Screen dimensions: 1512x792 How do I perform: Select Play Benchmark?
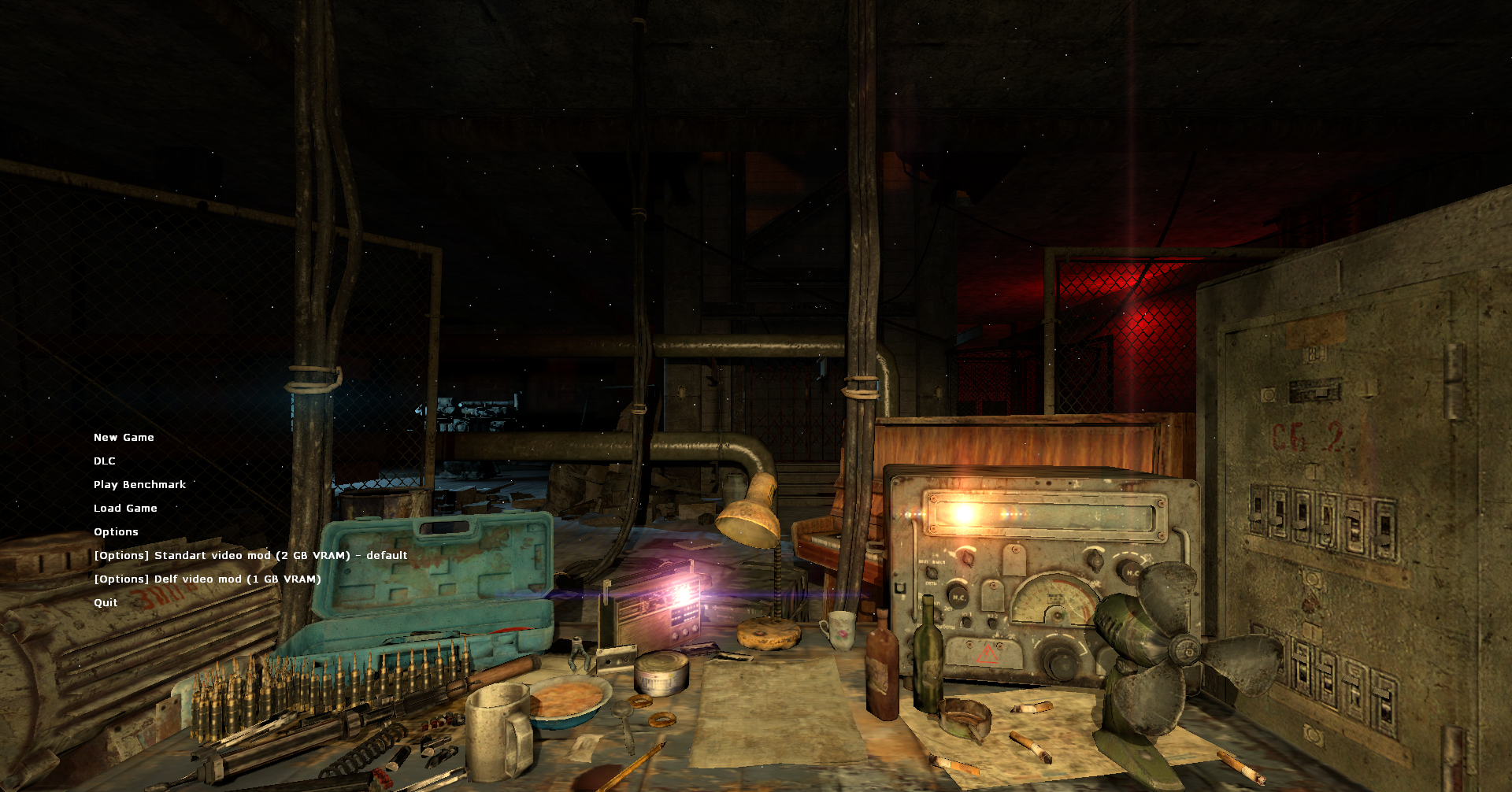pos(139,484)
